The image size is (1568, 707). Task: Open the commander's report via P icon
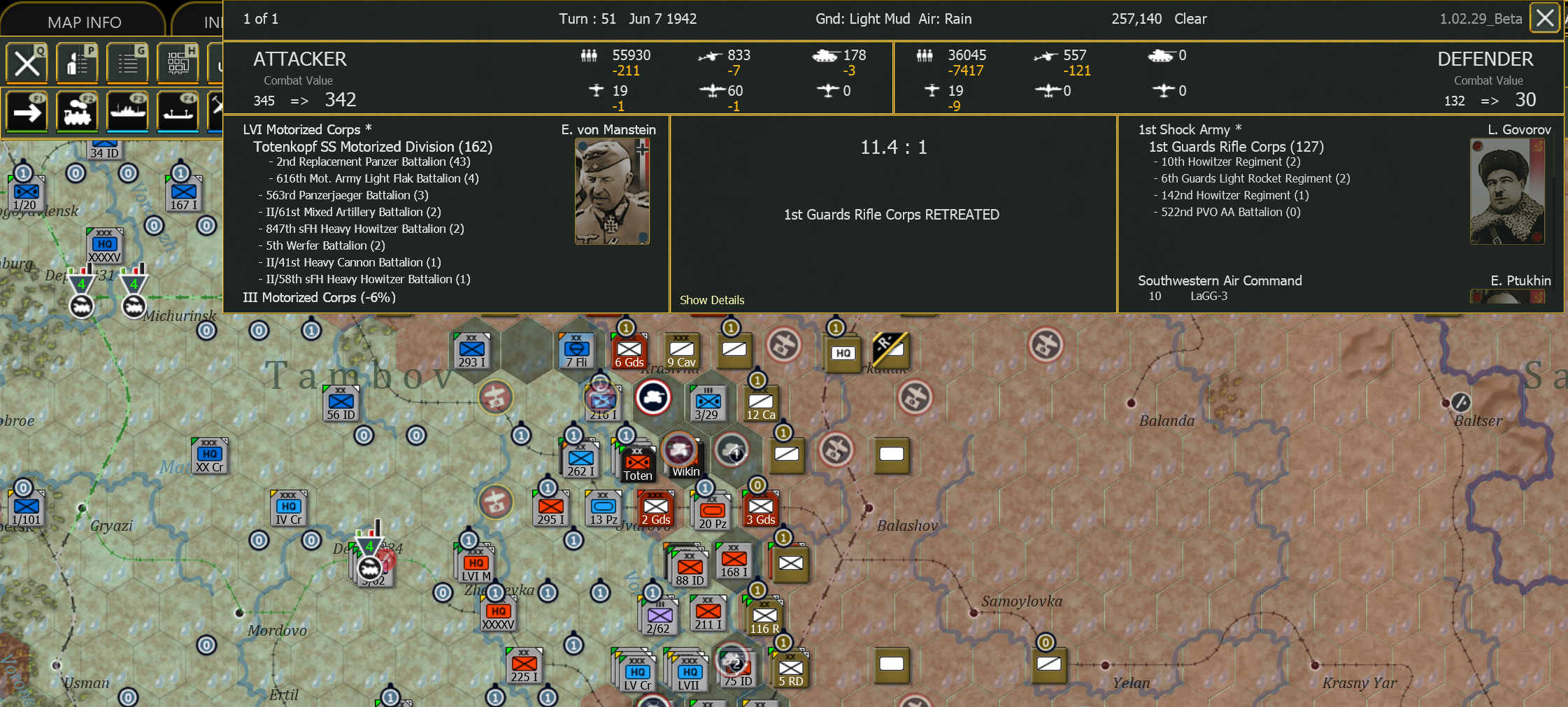[x=77, y=63]
